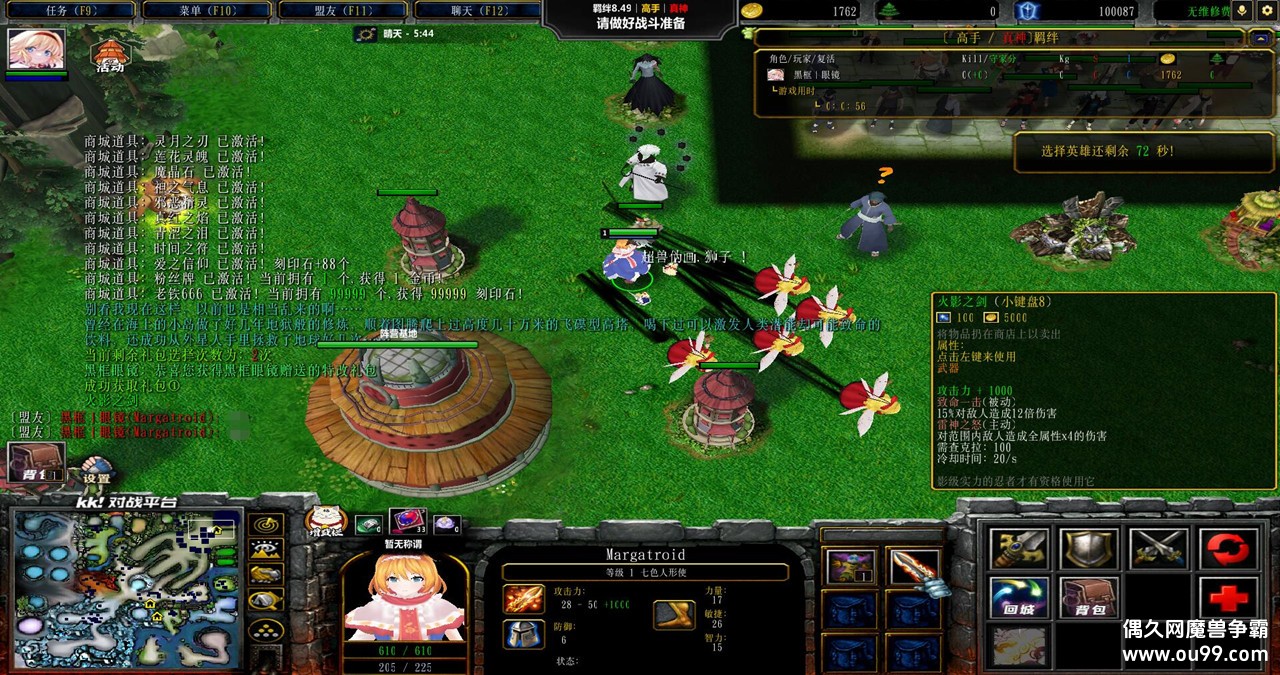Open settings with the gear icon
1280x675 pixels.
pos(1267,11)
